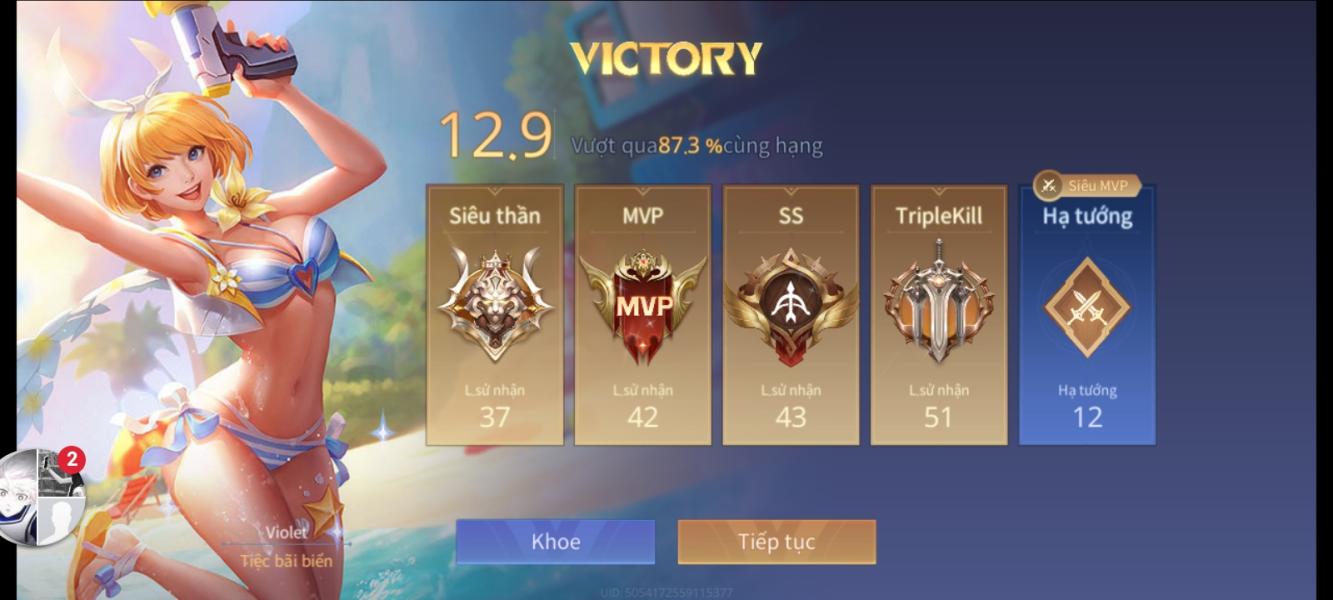Choose the SS rating card
The height and width of the screenshot is (600, 1333).
790,315
